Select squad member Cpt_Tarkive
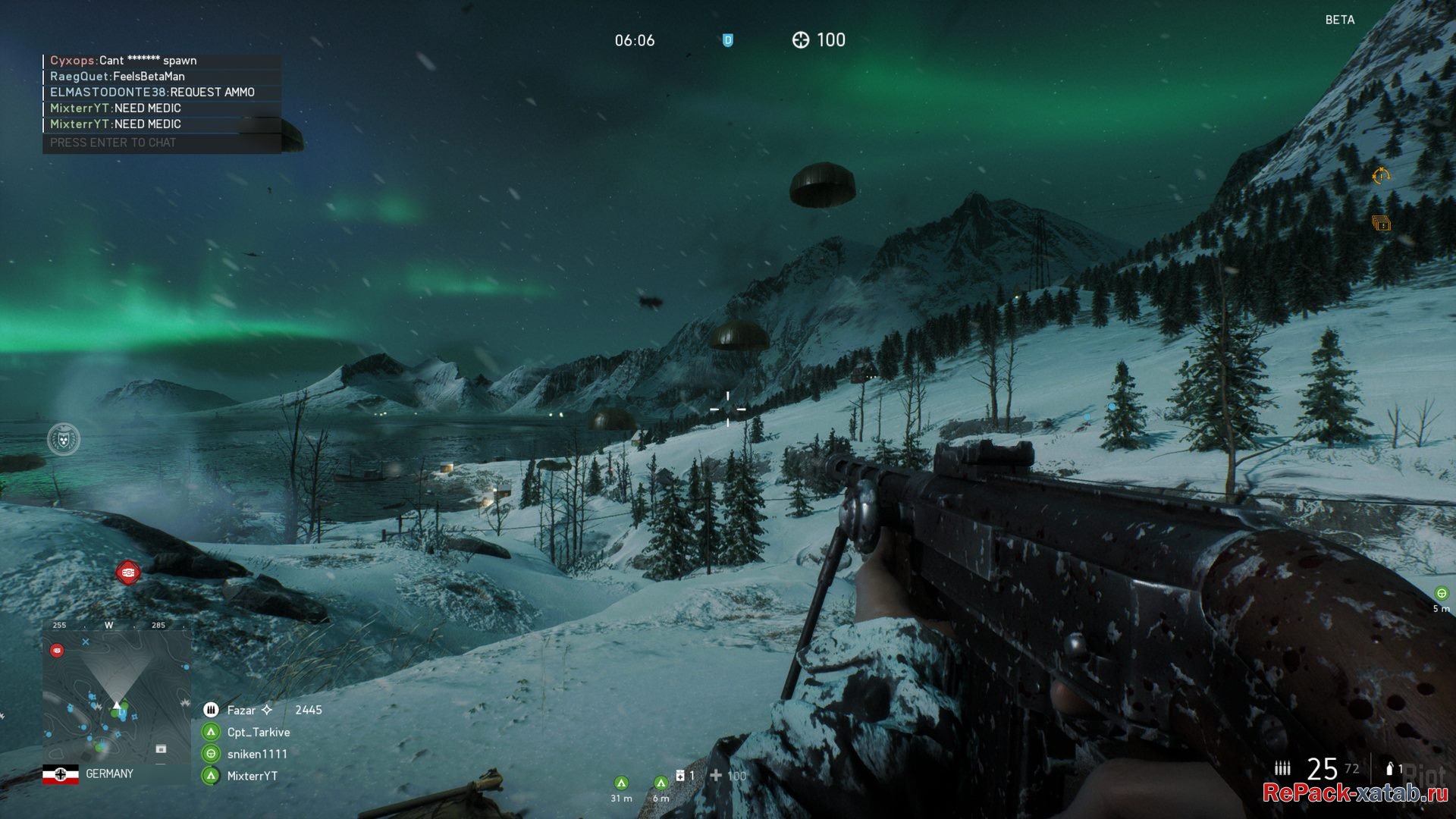The image size is (1456, 819). [258, 732]
